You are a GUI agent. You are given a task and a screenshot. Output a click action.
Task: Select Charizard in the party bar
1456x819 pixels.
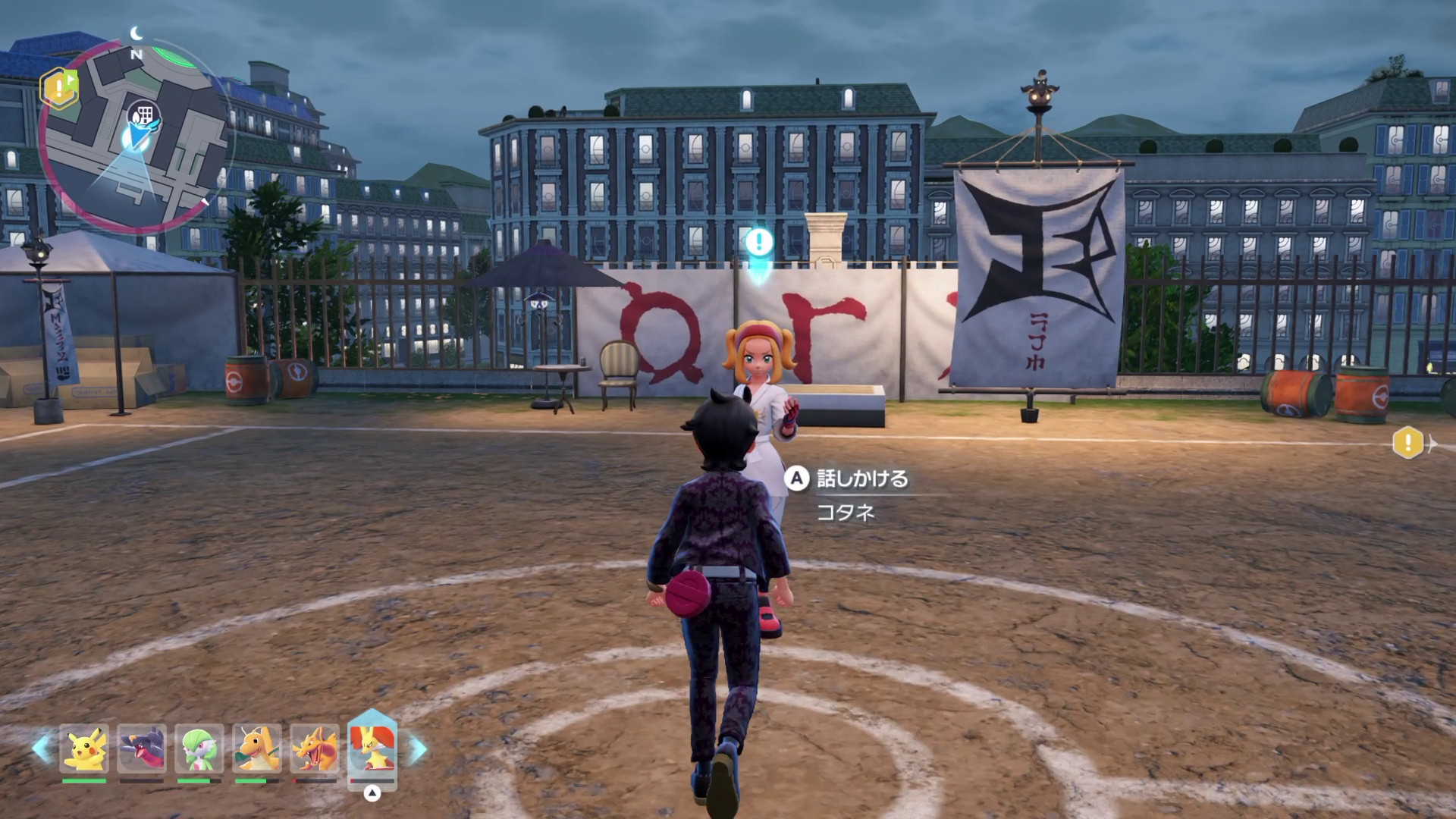point(315,748)
